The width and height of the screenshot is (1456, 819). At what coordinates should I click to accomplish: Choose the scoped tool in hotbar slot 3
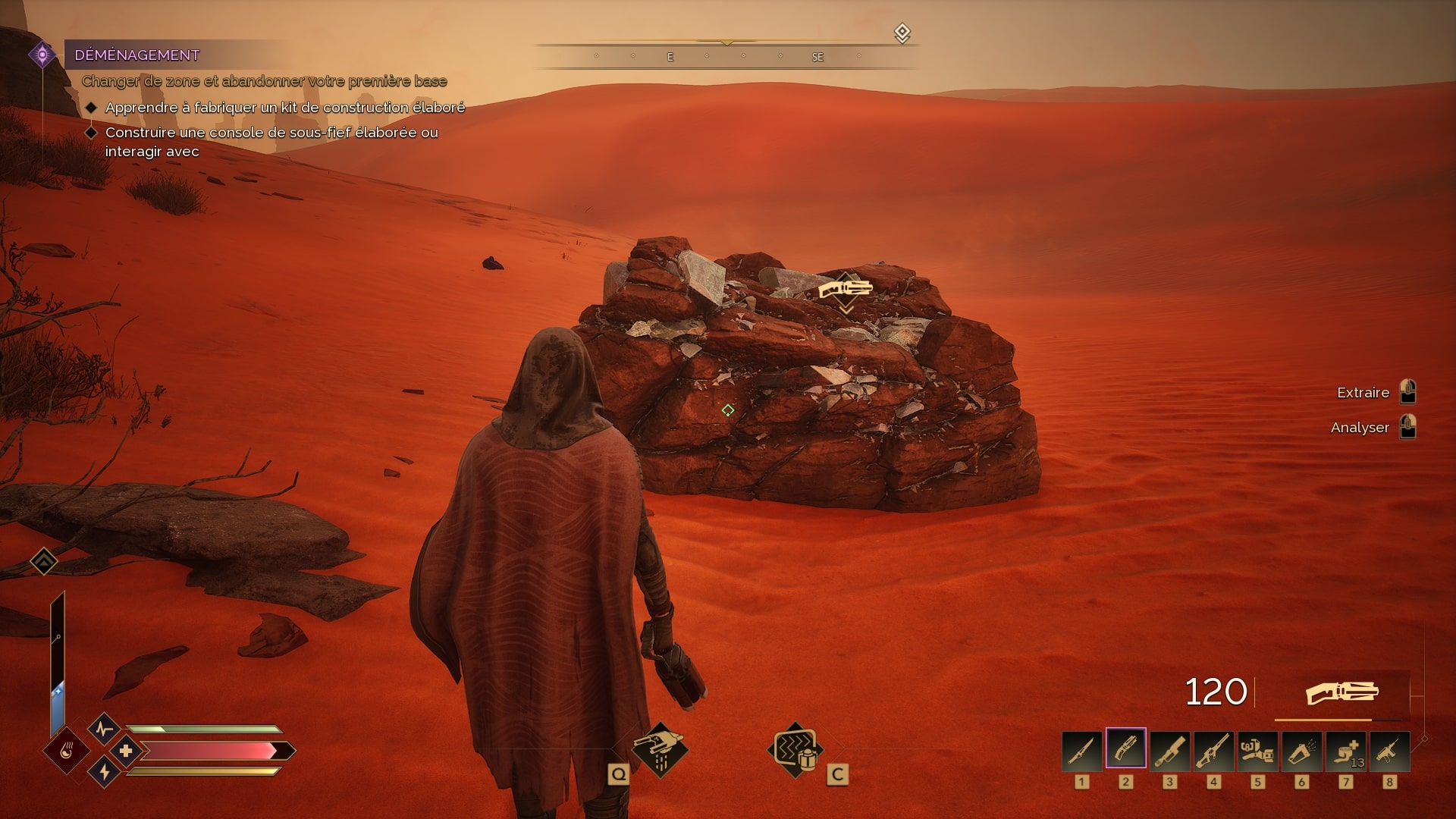click(x=1169, y=751)
